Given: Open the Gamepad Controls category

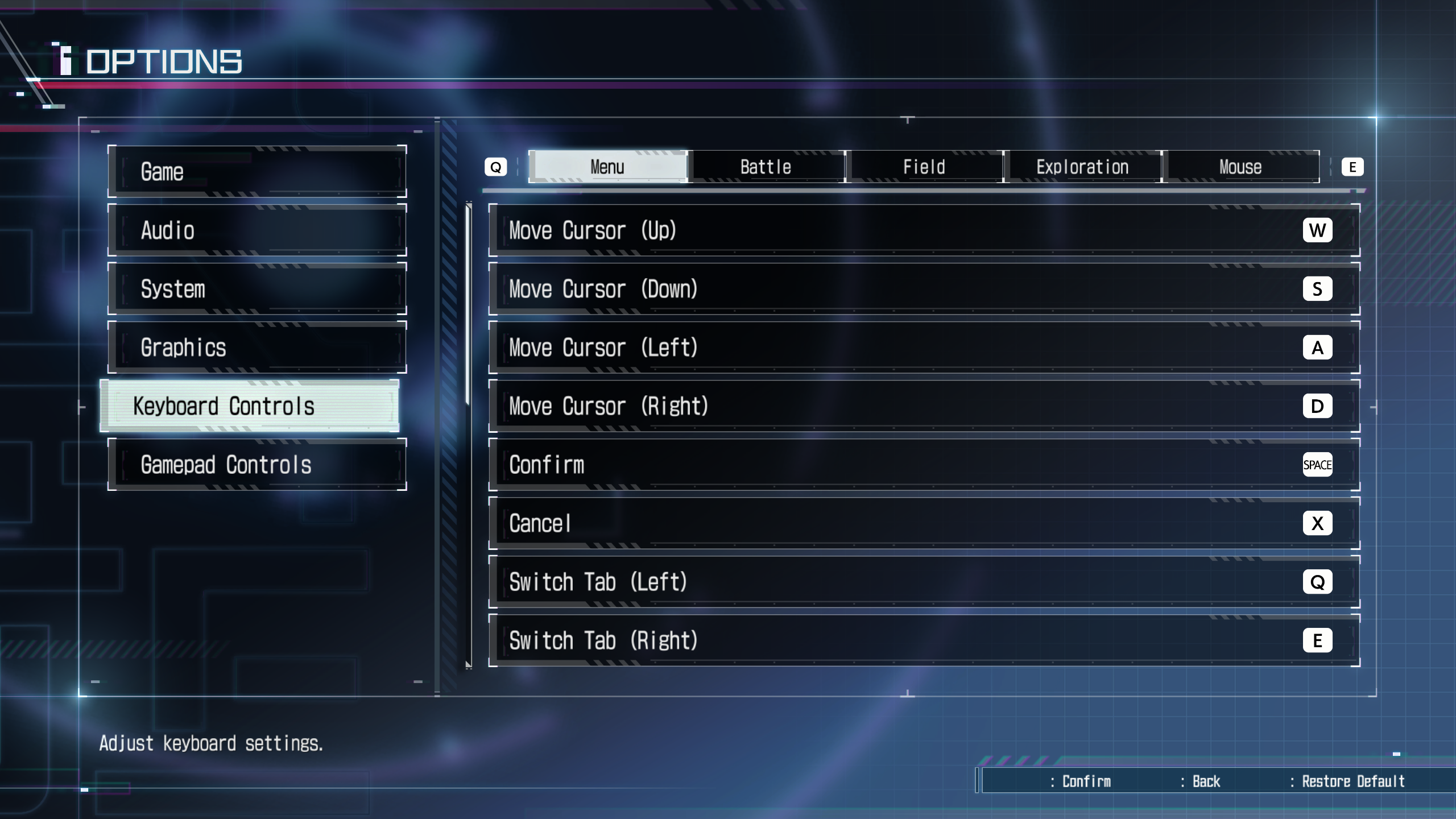Looking at the screenshot, I should (x=257, y=465).
